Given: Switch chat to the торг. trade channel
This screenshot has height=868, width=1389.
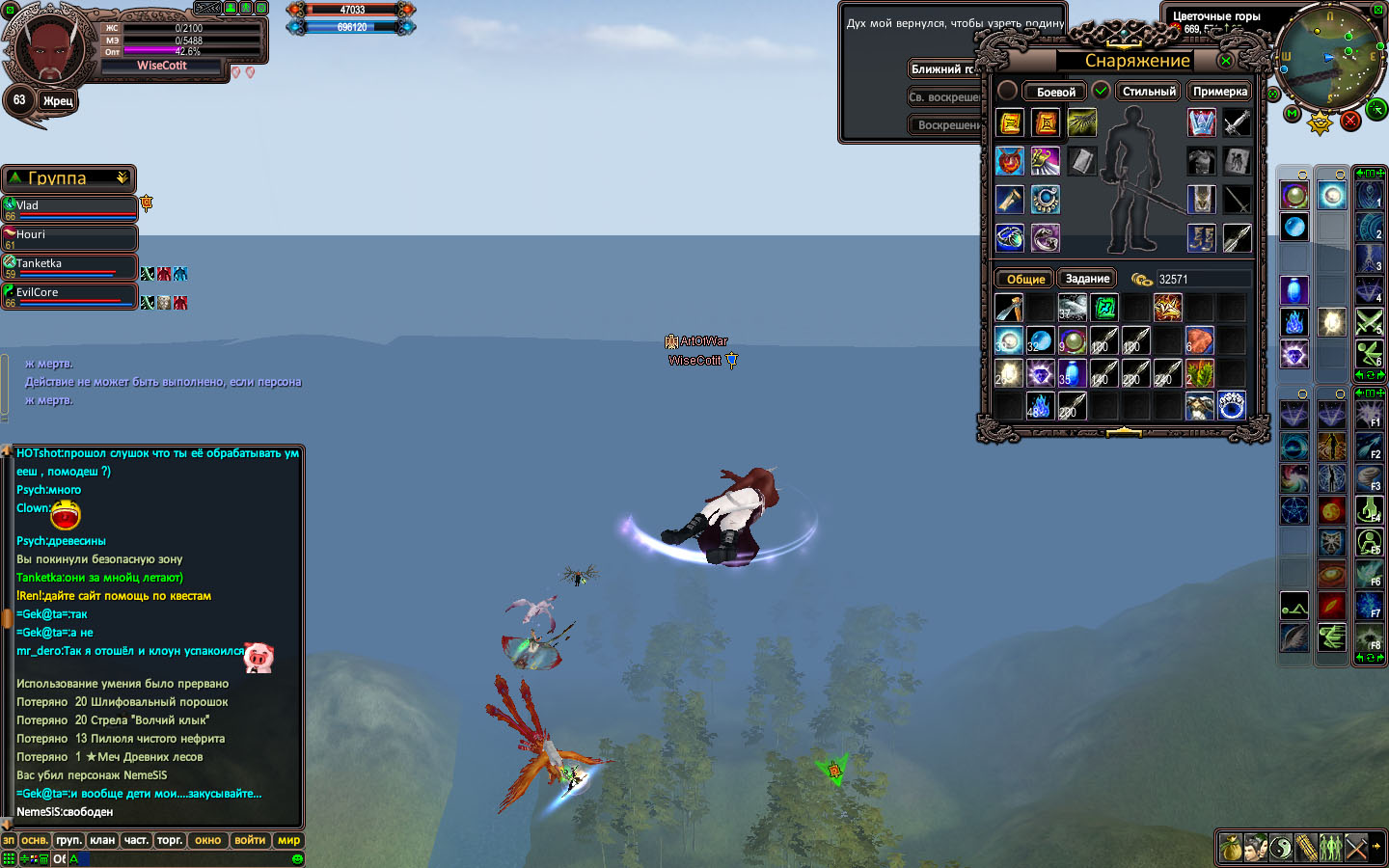Looking at the screenshot, I should (x=170, y=840).
